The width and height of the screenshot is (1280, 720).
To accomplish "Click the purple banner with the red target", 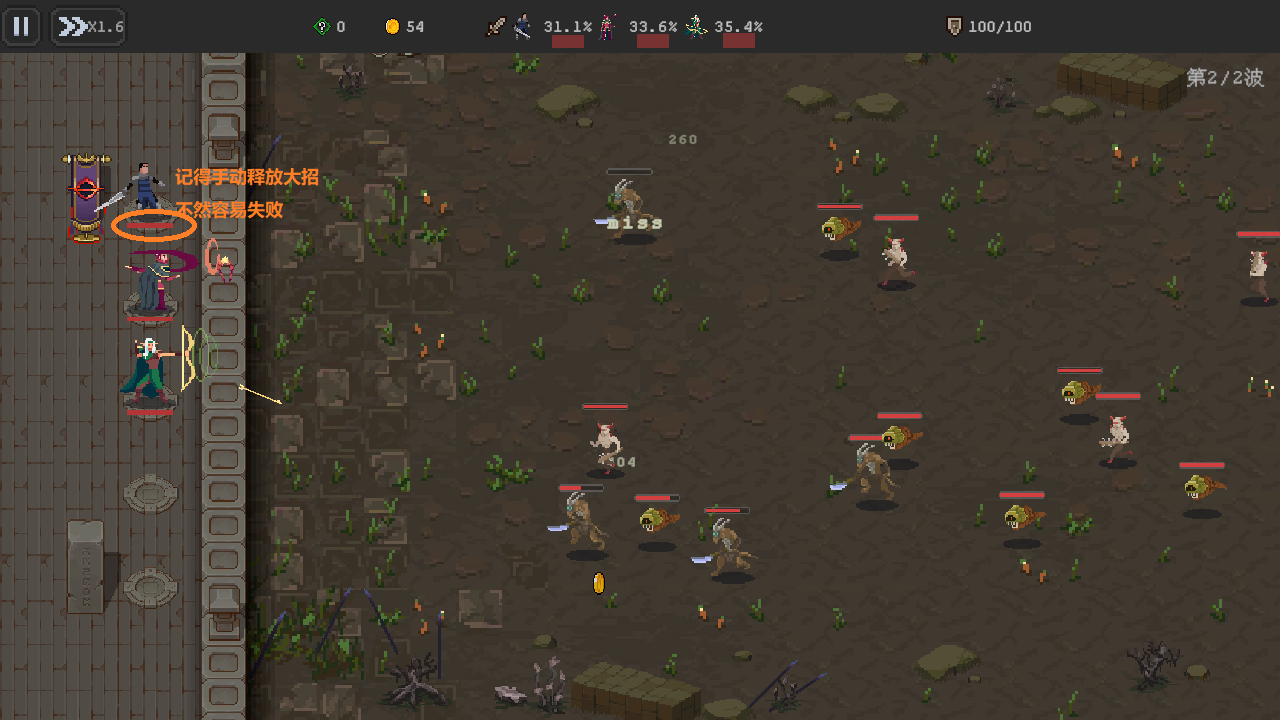I will tap(86, 194).
